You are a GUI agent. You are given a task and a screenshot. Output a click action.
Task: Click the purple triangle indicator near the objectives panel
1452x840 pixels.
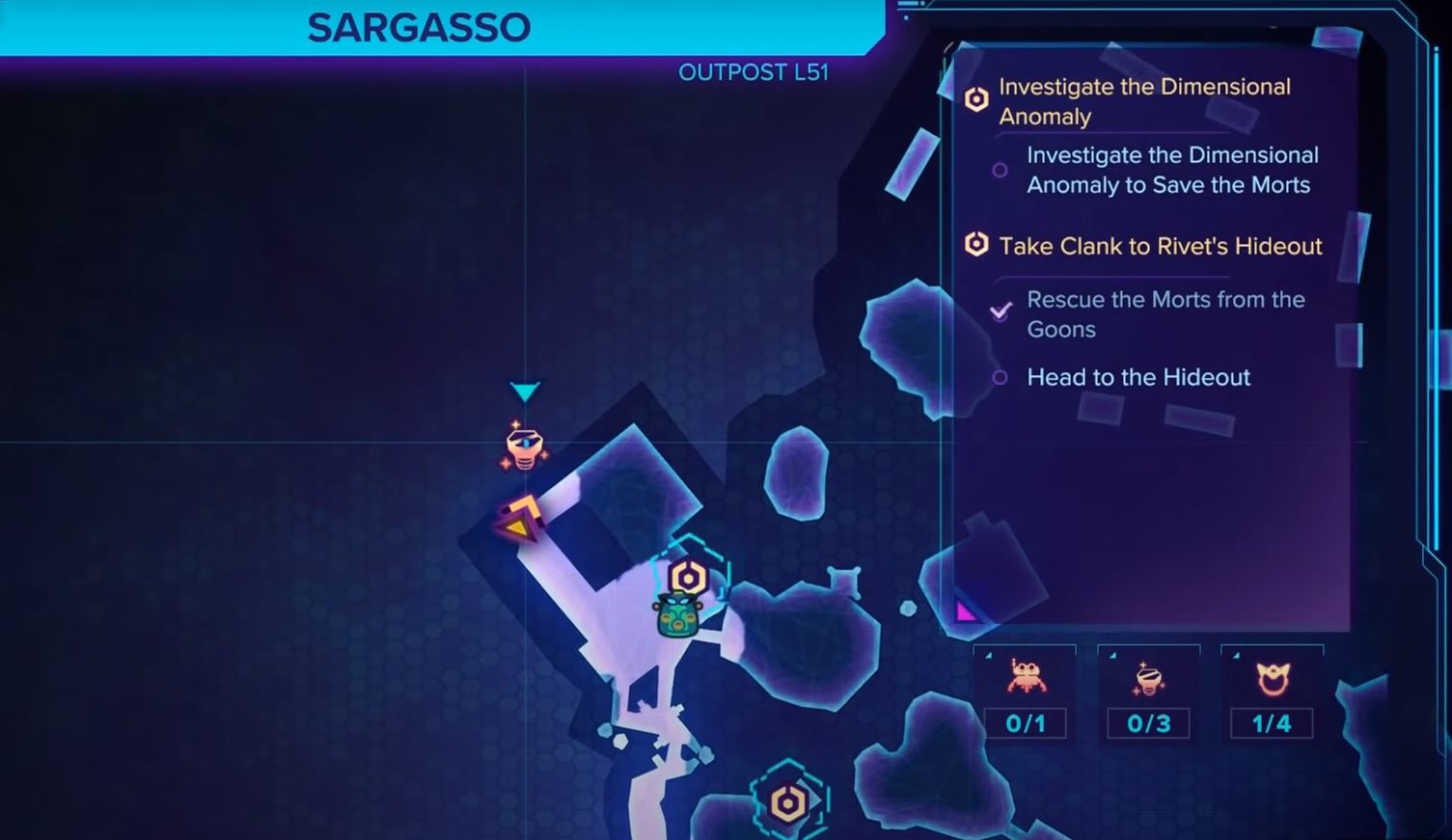[x=964, y=611]
